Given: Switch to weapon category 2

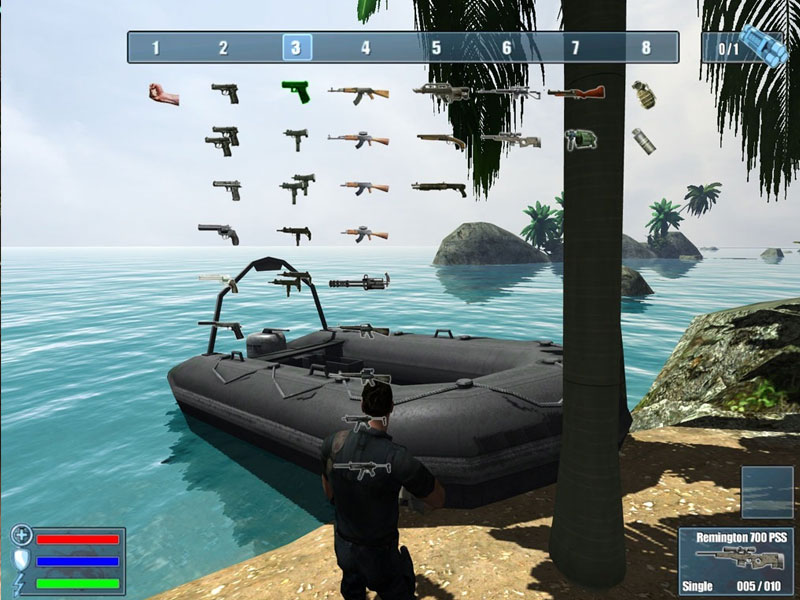Looking at the screenshot, I should coord(223,47).
